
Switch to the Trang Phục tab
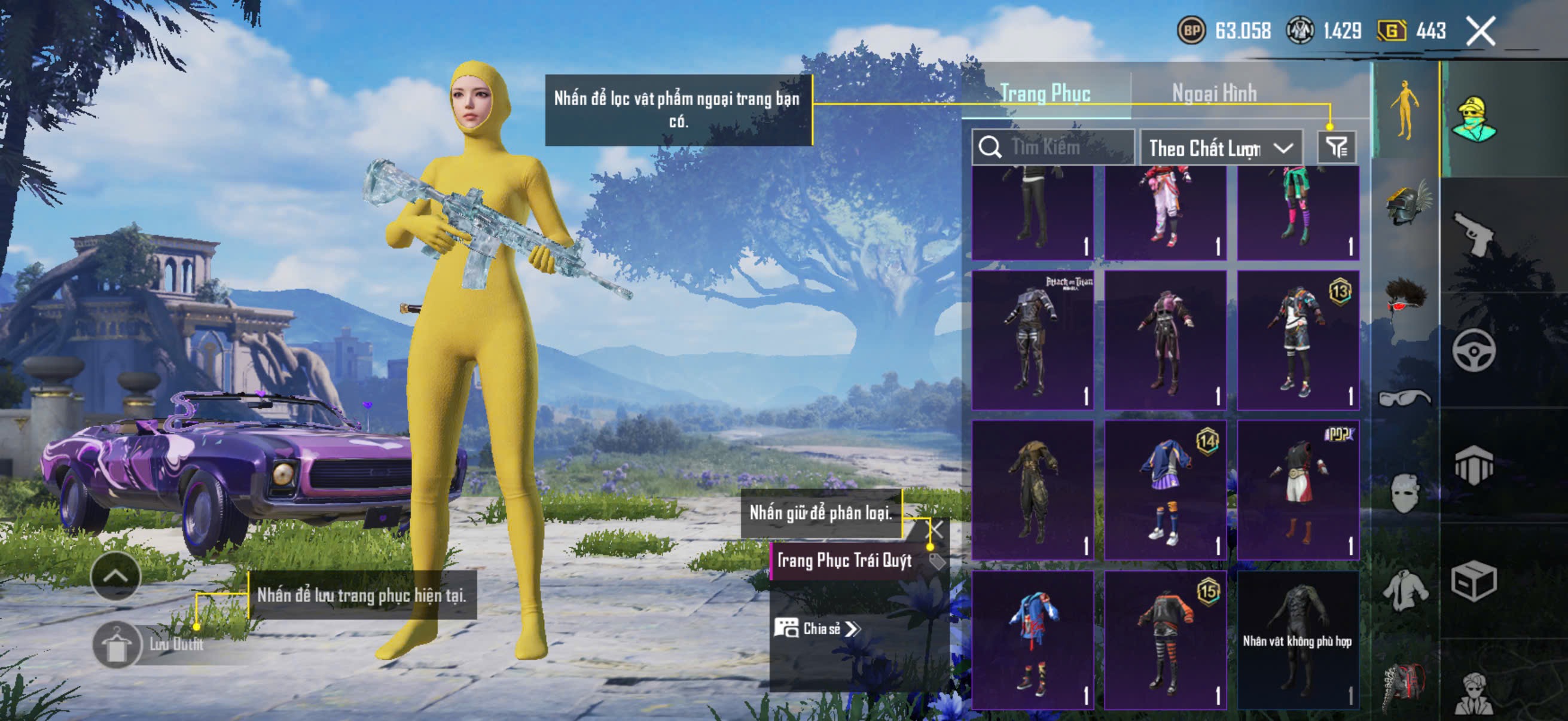point(1045,93)
